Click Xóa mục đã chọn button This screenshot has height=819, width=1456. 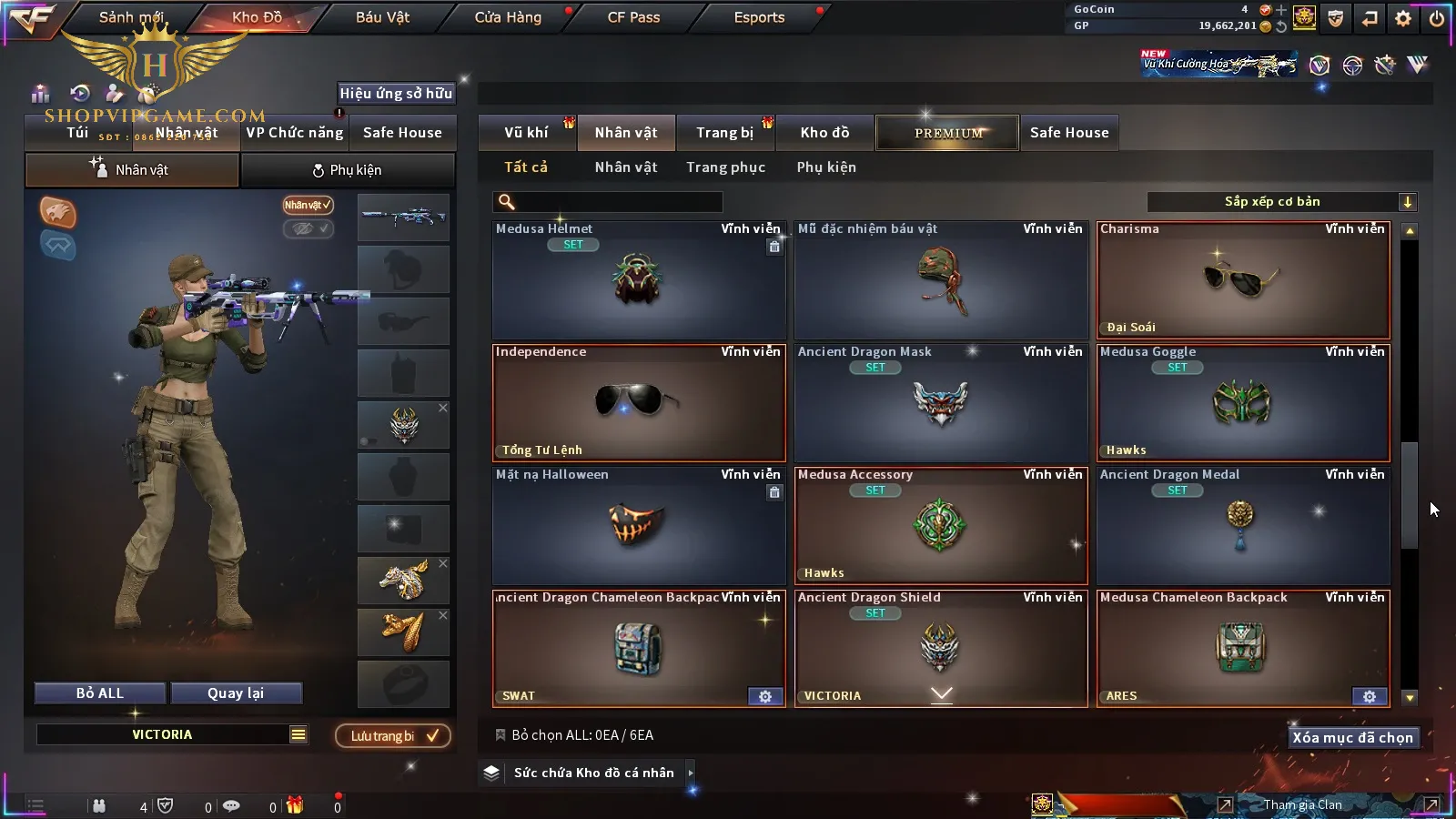[1352, 738]
